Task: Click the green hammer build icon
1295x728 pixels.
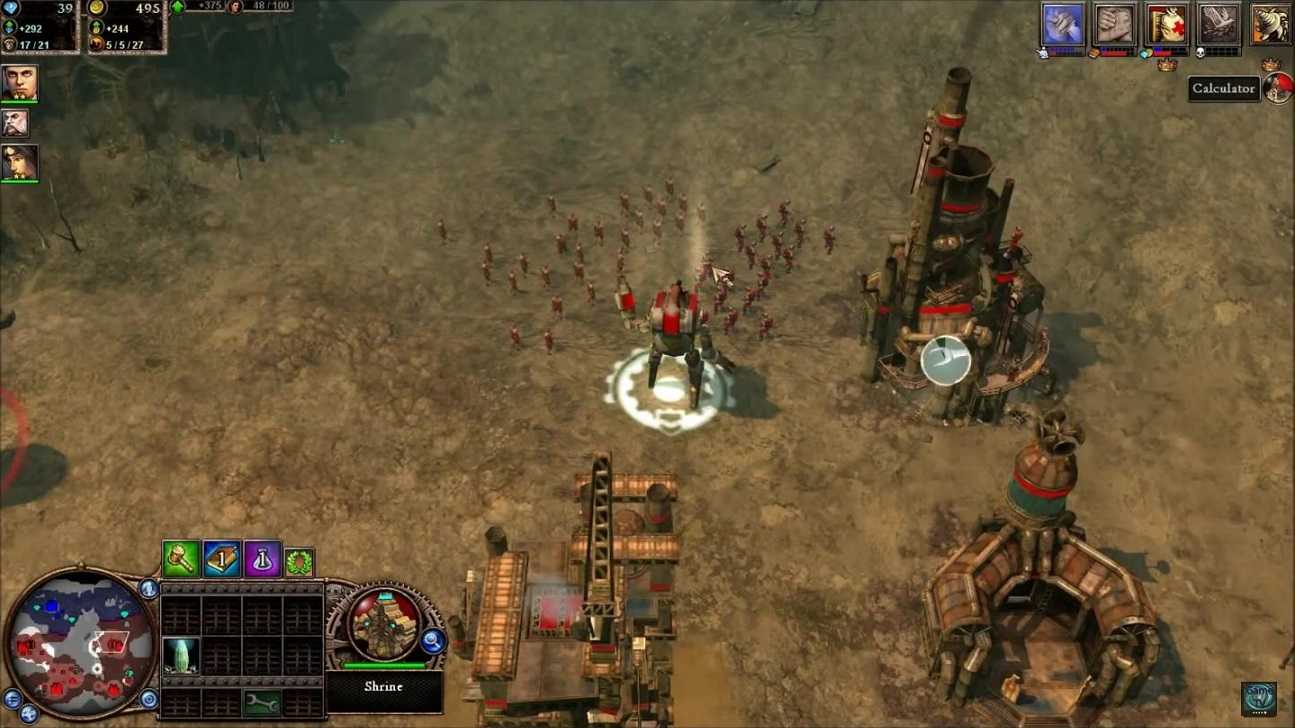Action: [x=180, y=559]
